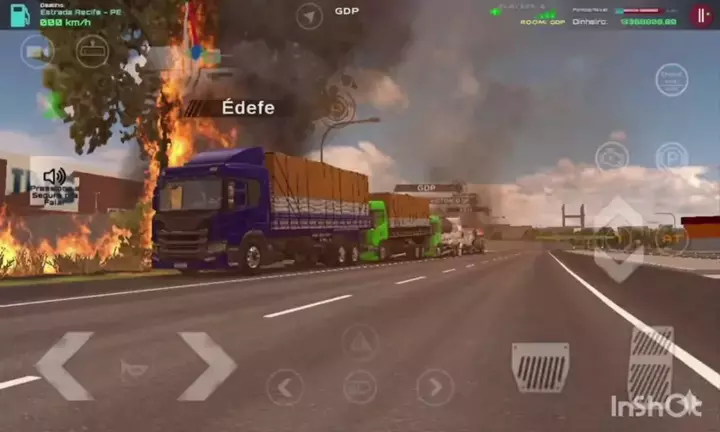Step on the brake pedal
720x432 pixels.
point(540,367)
